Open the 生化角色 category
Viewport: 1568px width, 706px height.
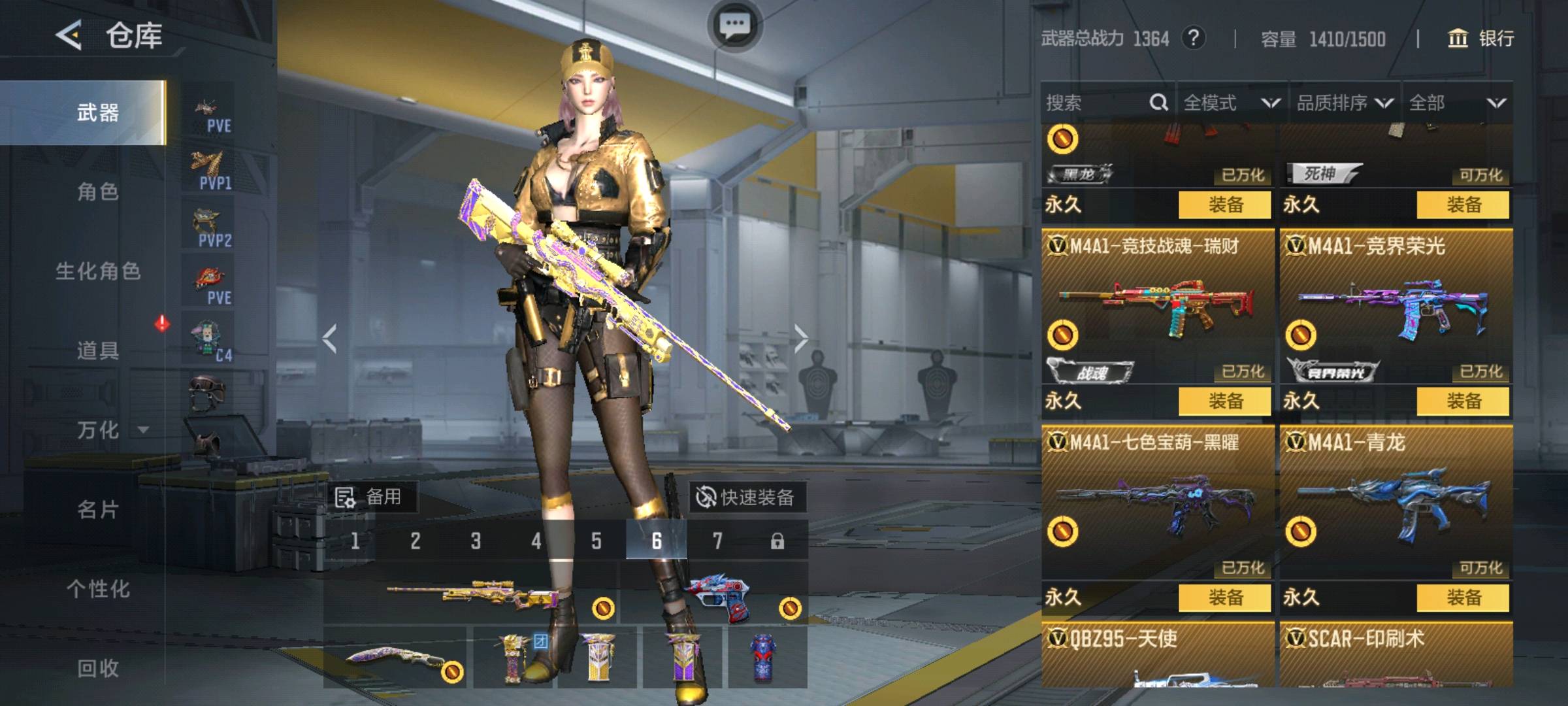coord(98,271)
